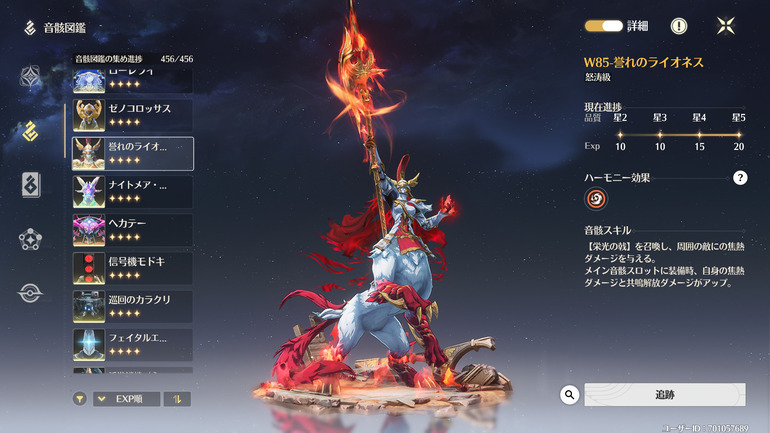
Task: Select the フェイタルエ... echo row
Action: click(x=132, y=344)
